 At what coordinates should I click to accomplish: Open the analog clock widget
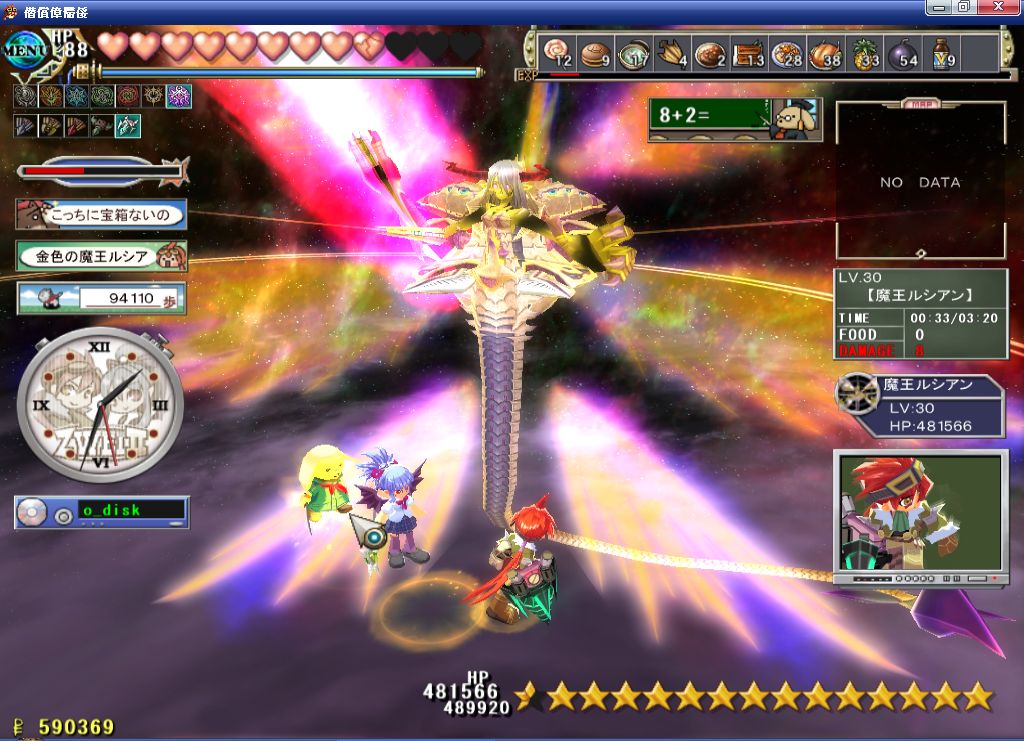99,399
